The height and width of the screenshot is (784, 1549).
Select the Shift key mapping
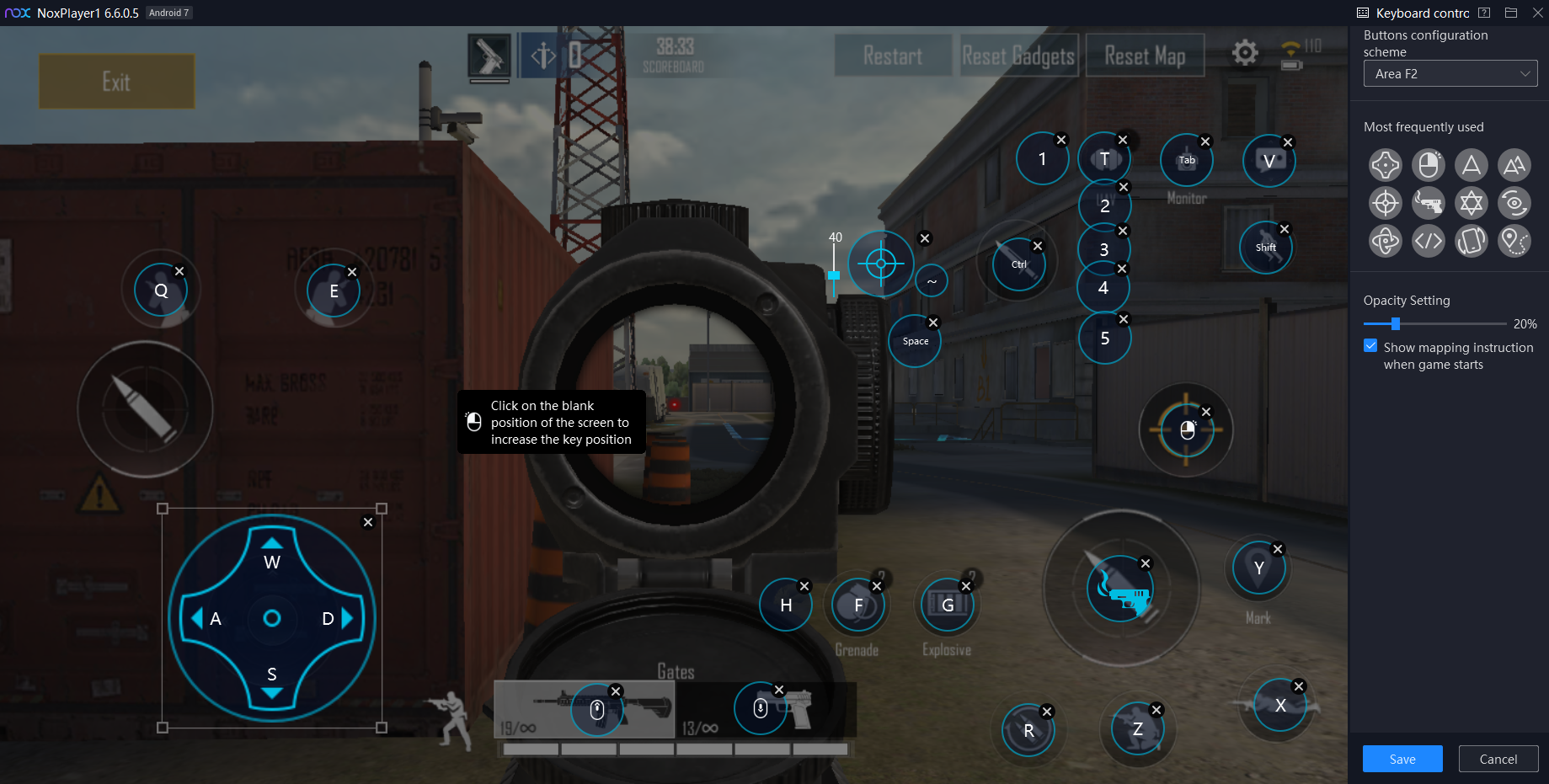[x=1265, y=248]
